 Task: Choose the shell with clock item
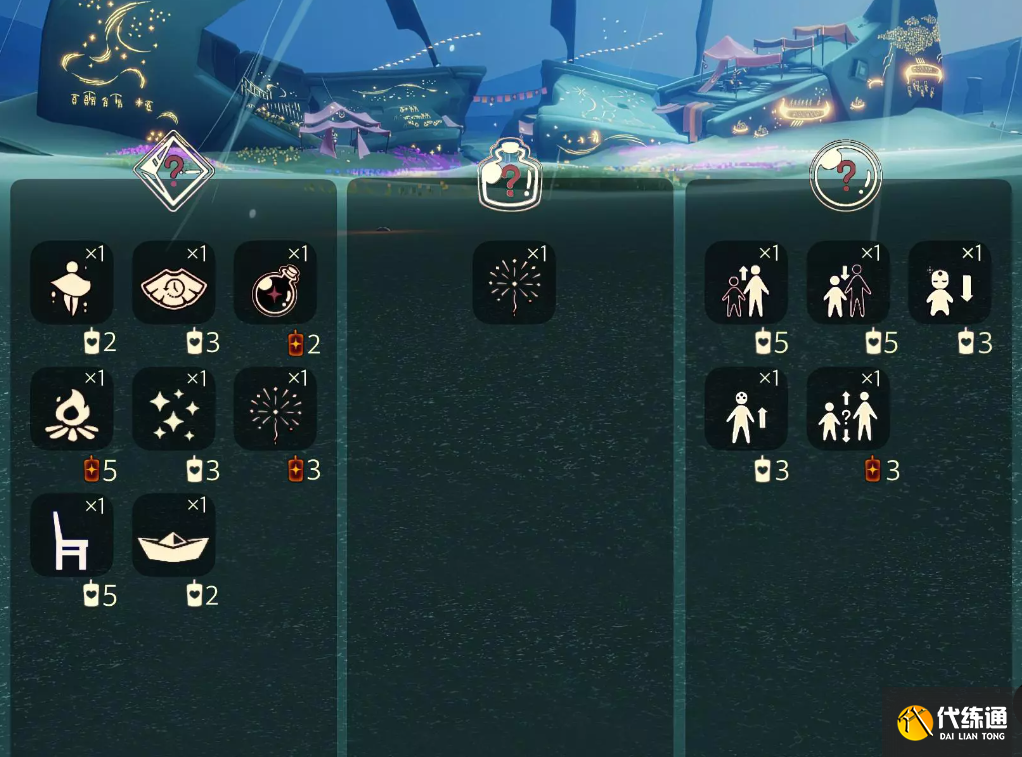pos(173,283)
